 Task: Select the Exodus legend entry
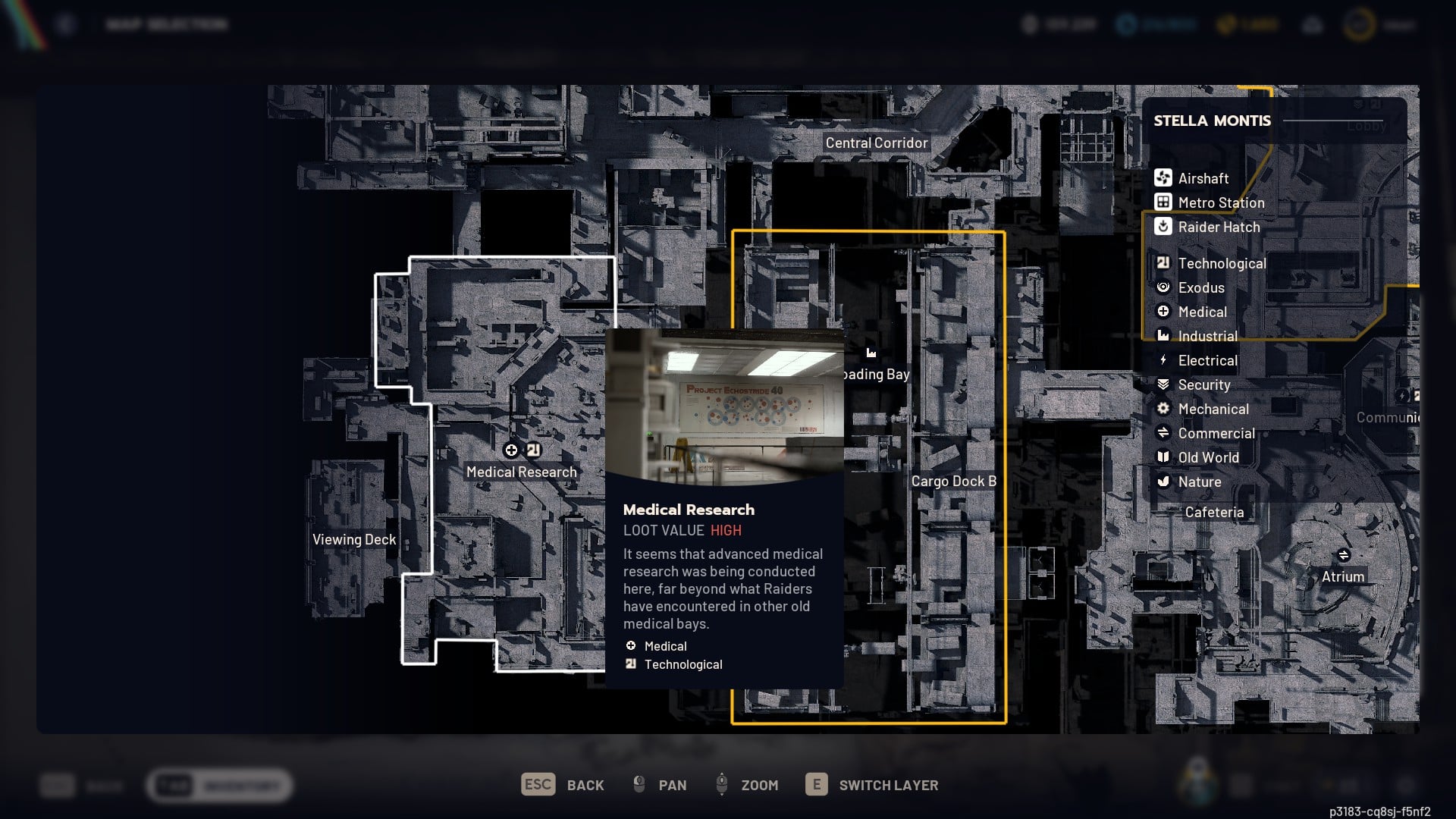[x=1200, y=287]
